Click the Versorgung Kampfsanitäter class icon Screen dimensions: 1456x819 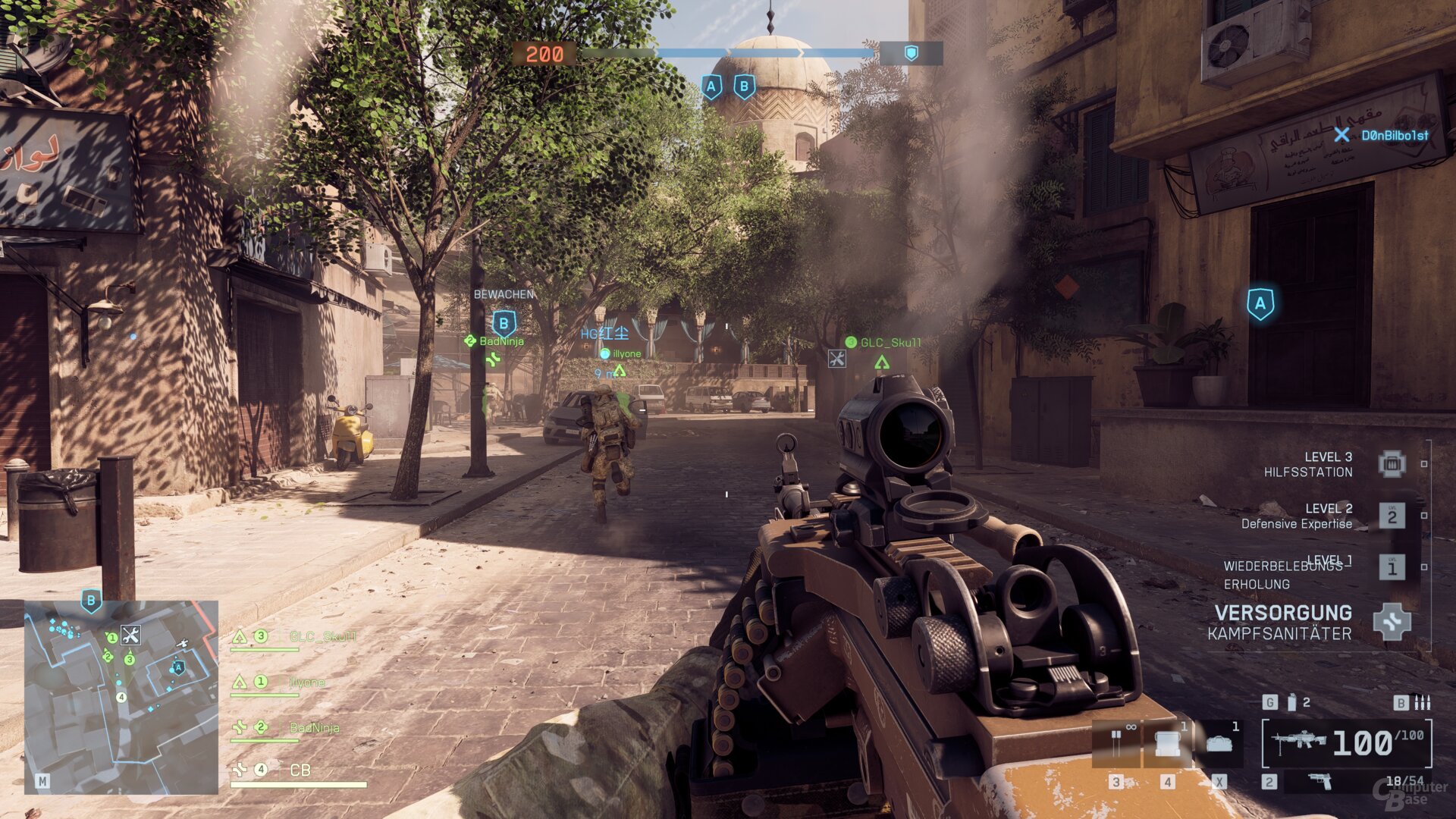coord(1392,622)
